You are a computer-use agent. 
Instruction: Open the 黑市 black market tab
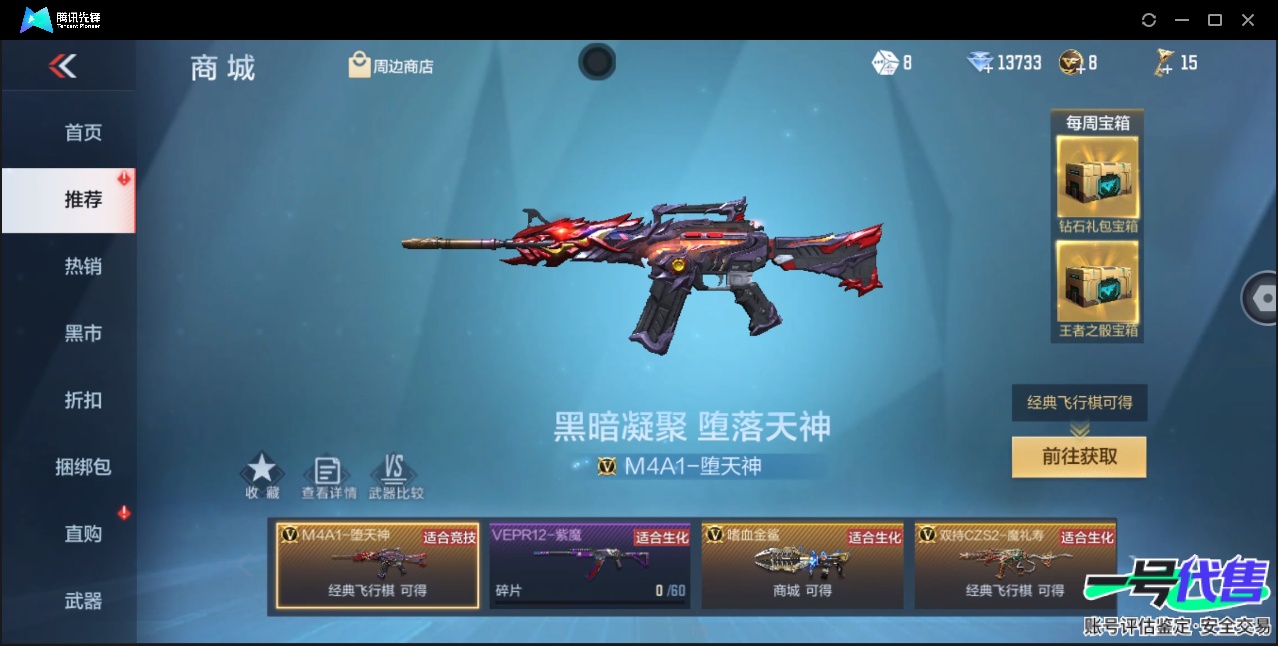(x=83, y=334)
